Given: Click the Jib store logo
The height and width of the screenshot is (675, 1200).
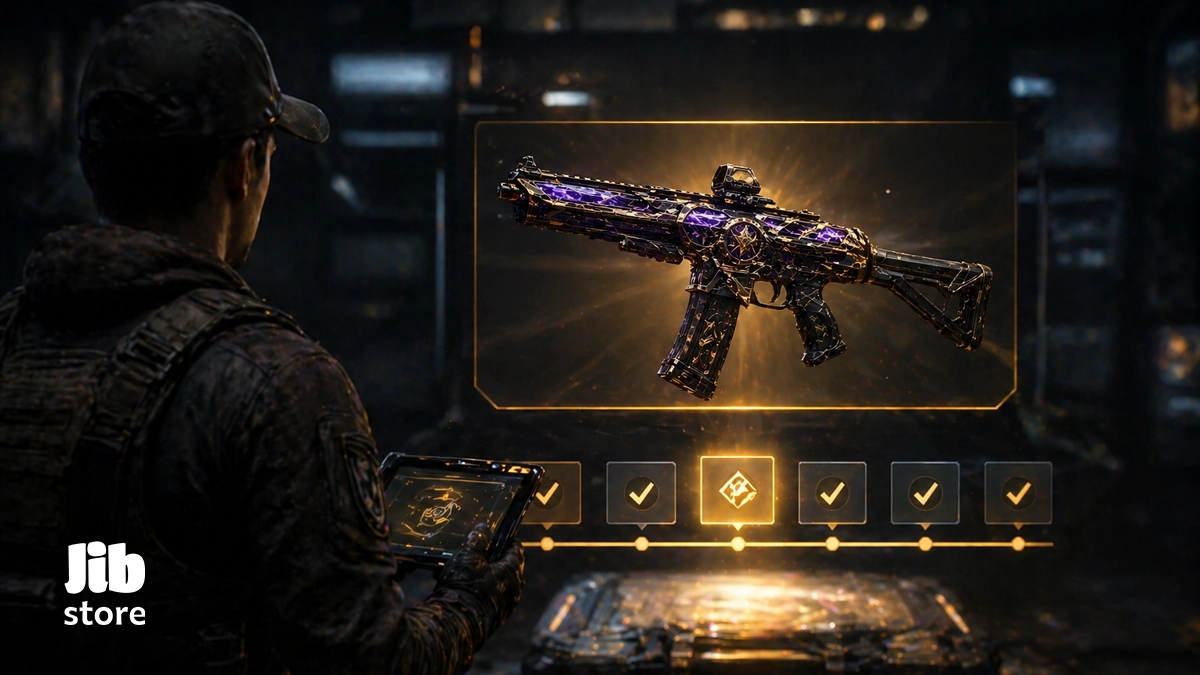Looking at the screenshot, I should 105,585.
